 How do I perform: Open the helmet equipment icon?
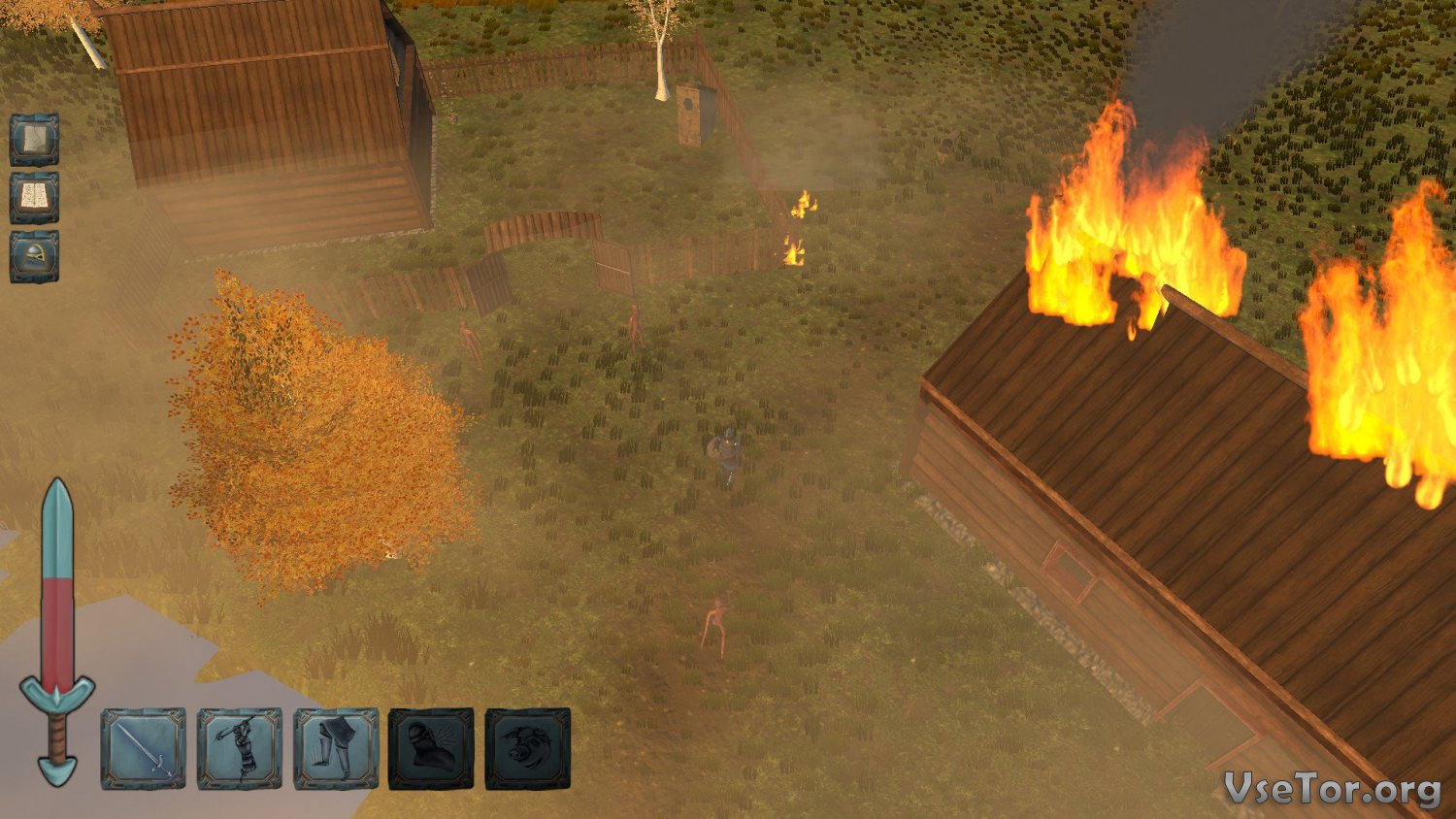pyautogui.click(x=35, y=257)
